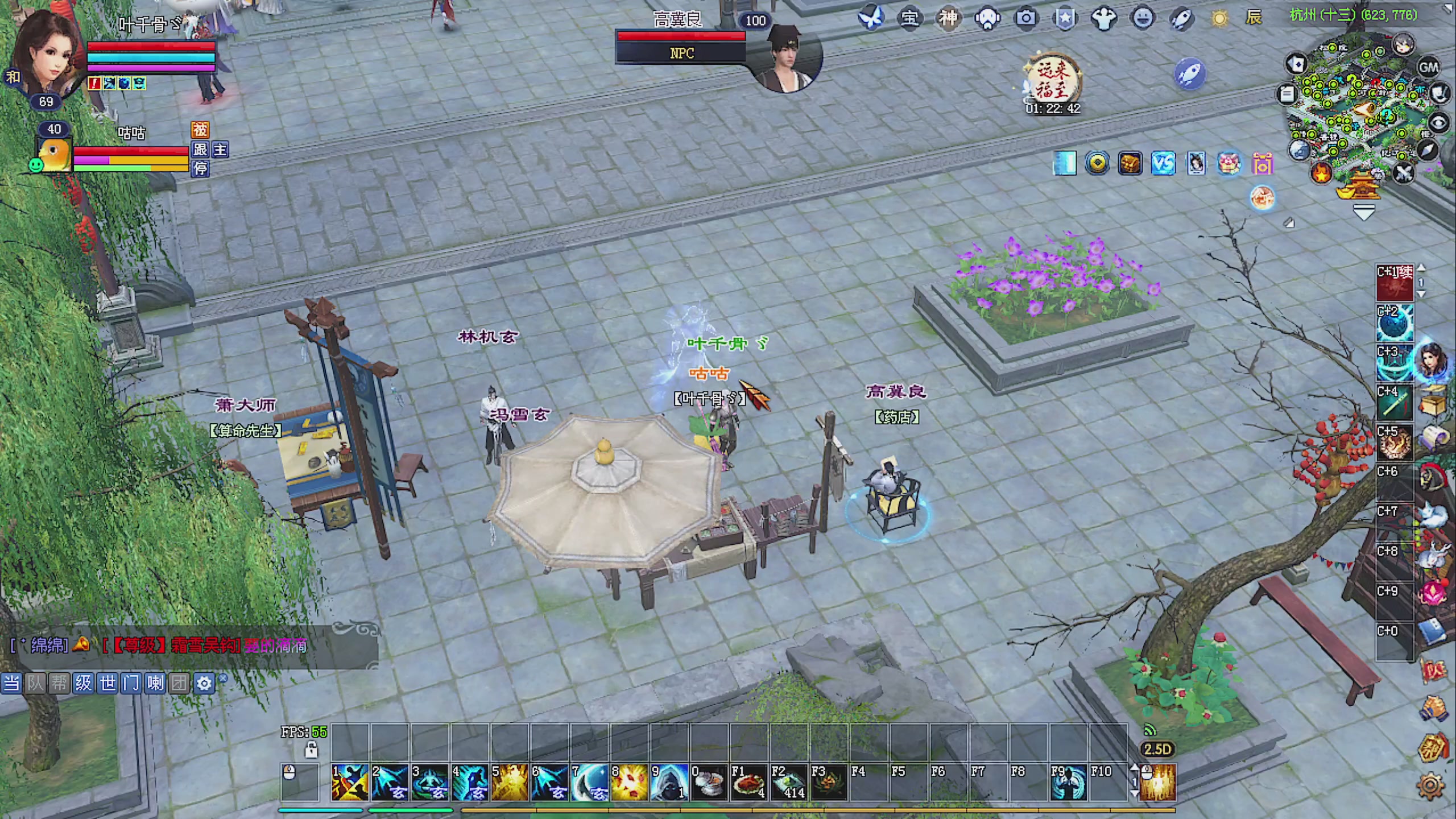Use the skill in hotbar slot 1
Screen dimensions: 1456x819
click(350, 783)
